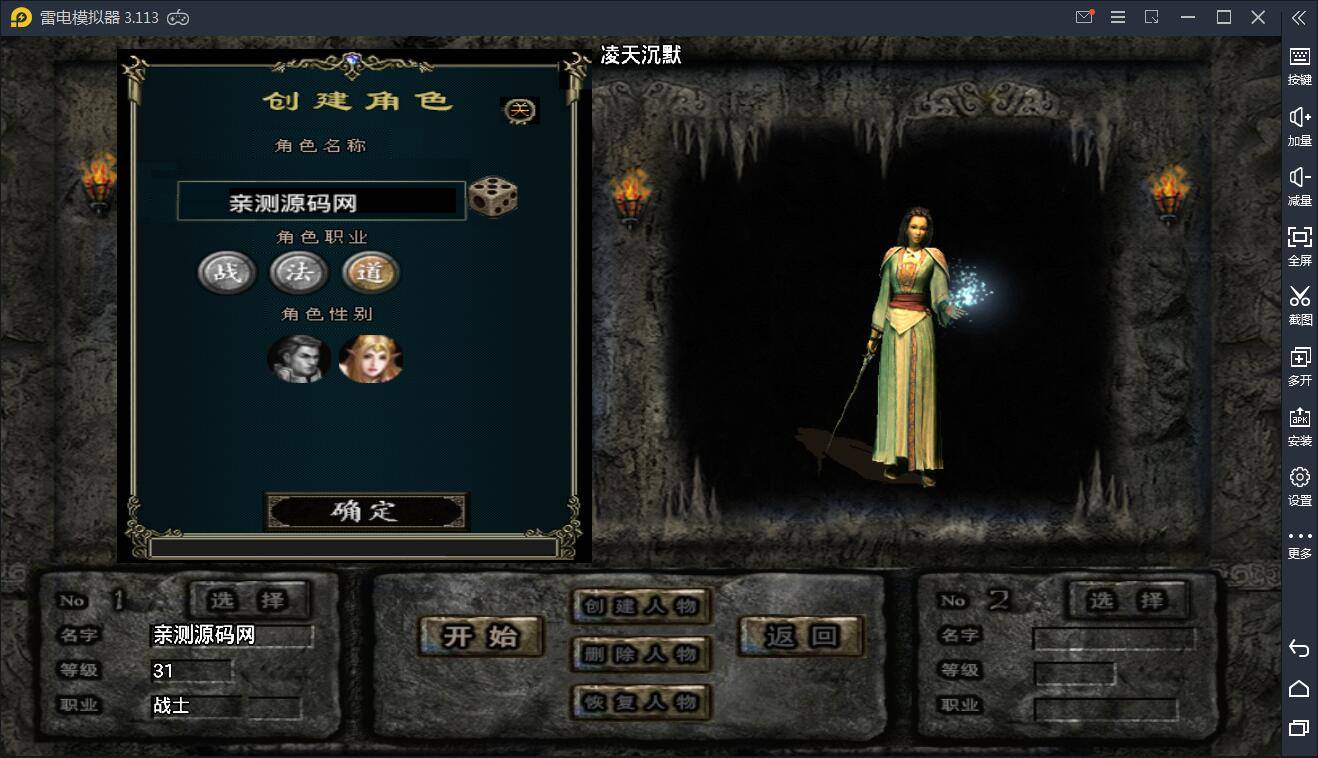Decrease volume with the 减量 icon
The width and height of the screenshot is (1318, 758).
pos(1299,185)
